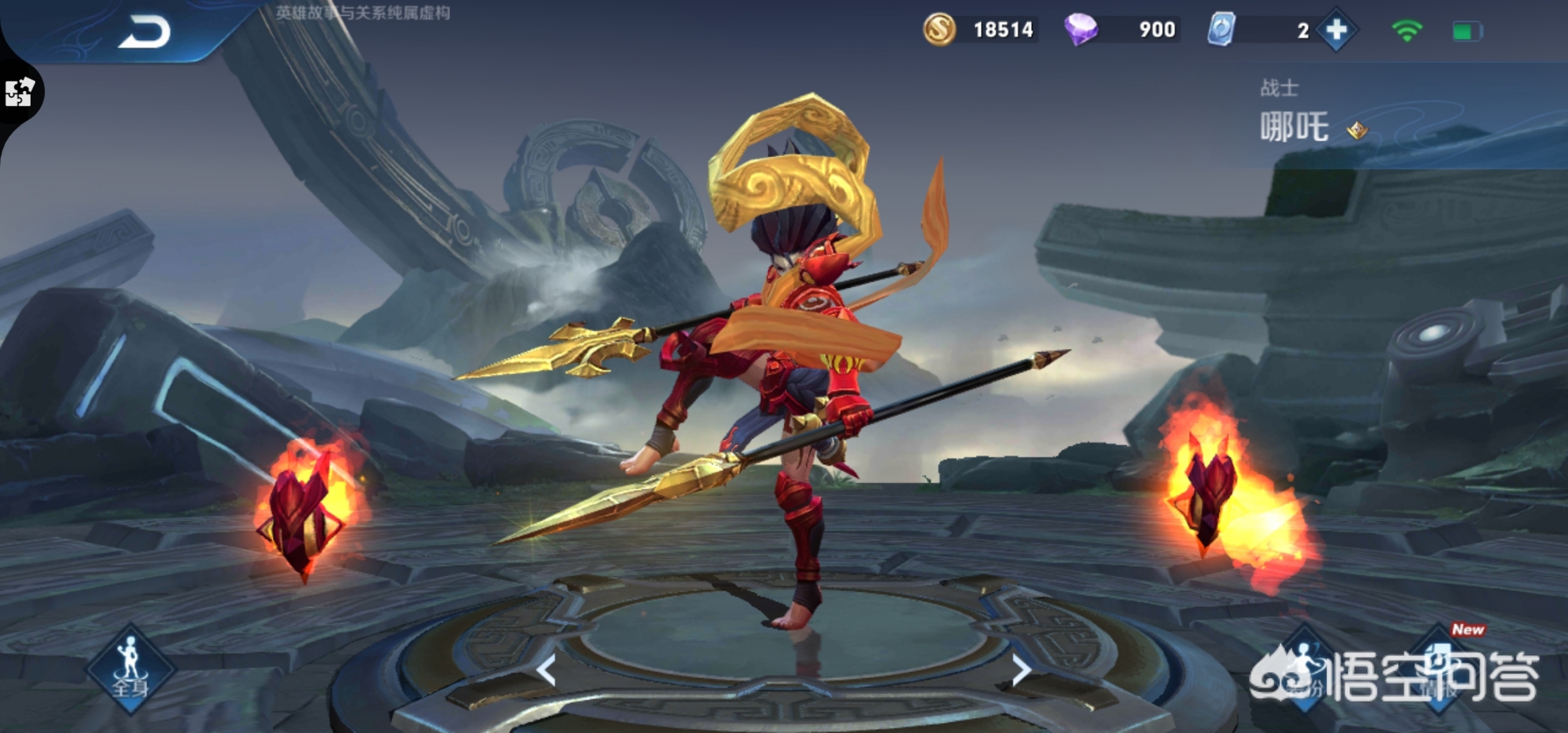Open the puzzle piece side menu
Viewport: 1568px width, 733px height.
(x=20, y=93)
